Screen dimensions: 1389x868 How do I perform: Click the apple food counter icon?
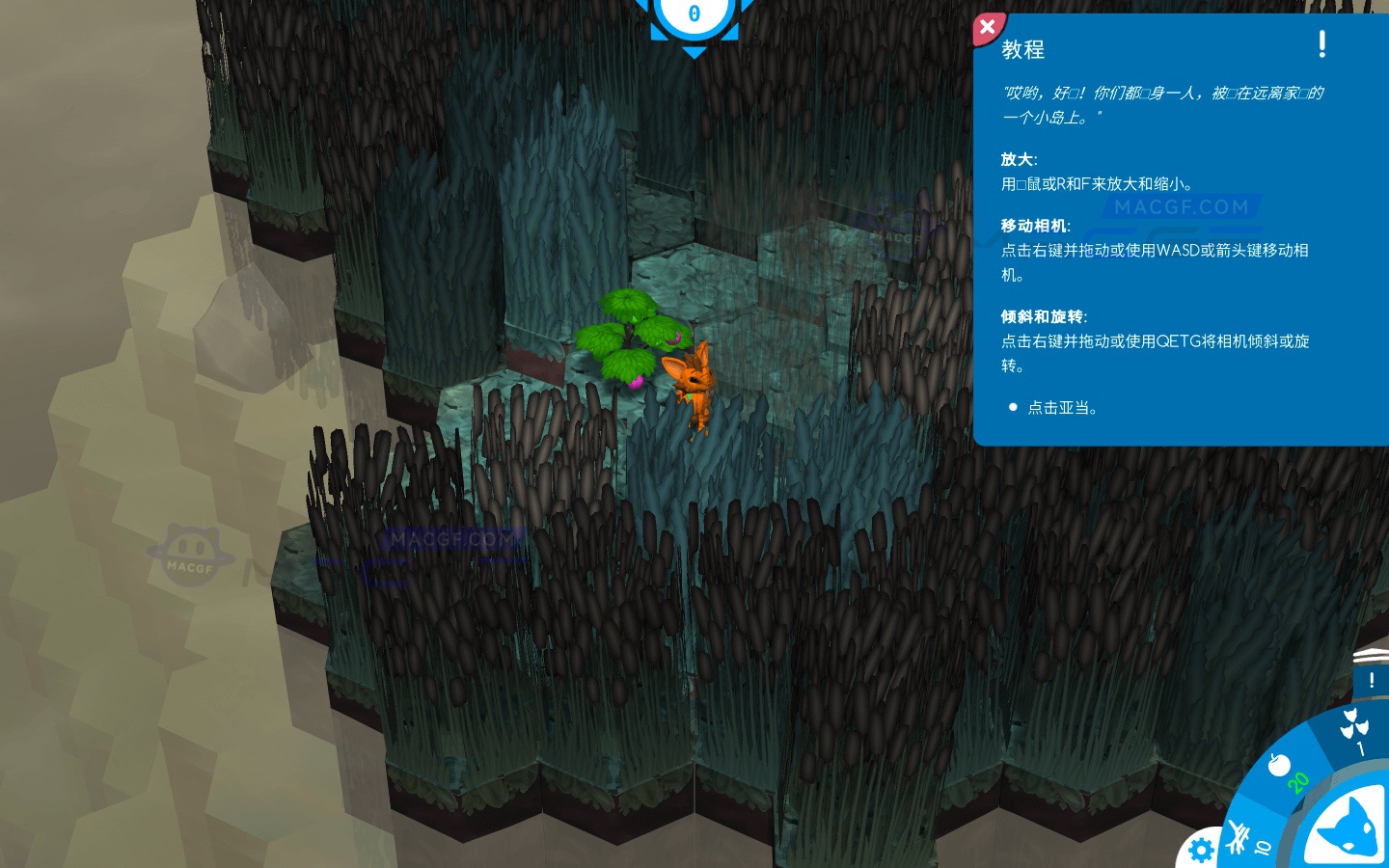point(1279,765)
